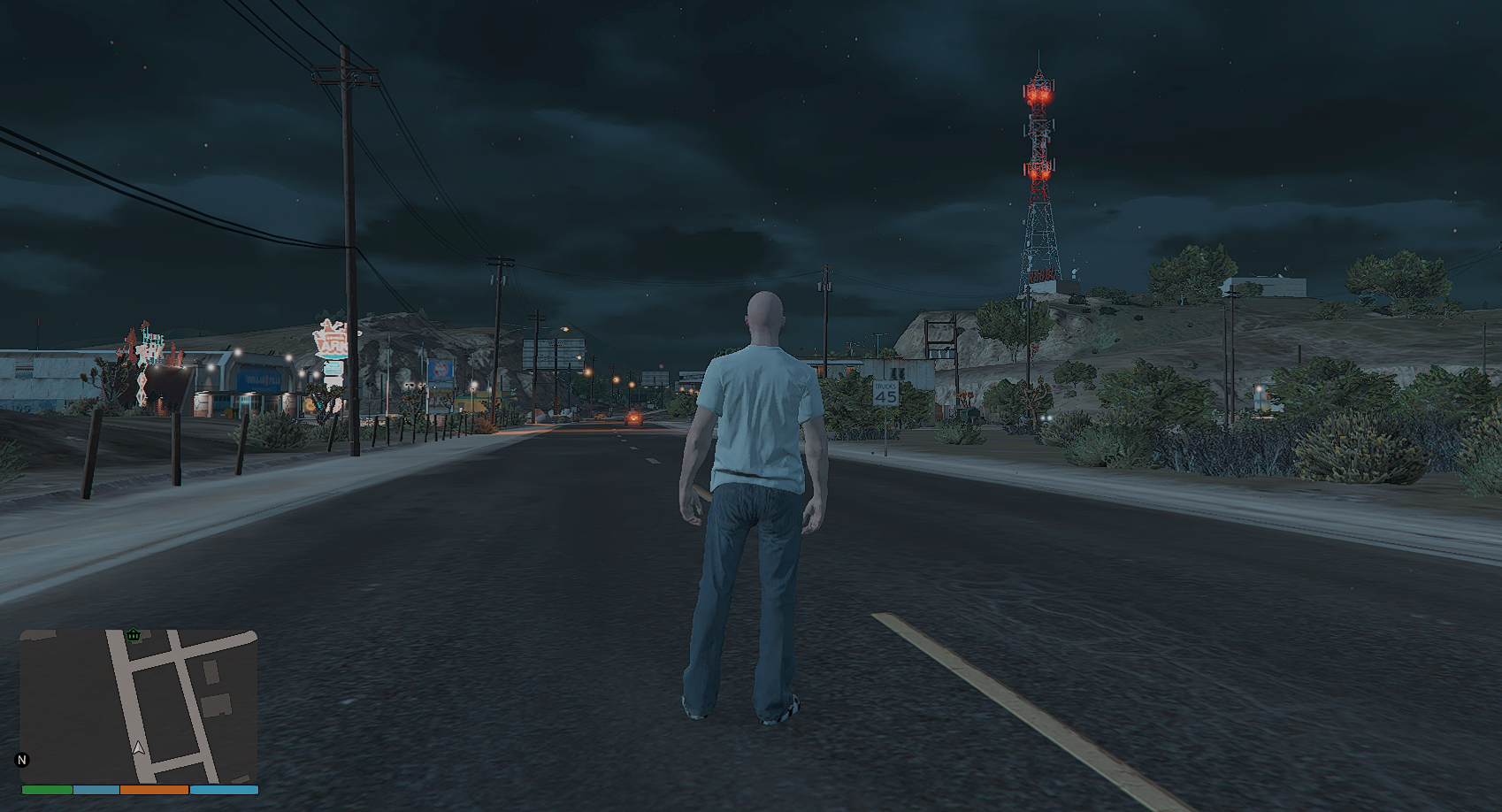1502x812 pixels.
Task: Toggle the rightmost blue stat bar segment
Action: pyautogui.click(x=223, y=789)
